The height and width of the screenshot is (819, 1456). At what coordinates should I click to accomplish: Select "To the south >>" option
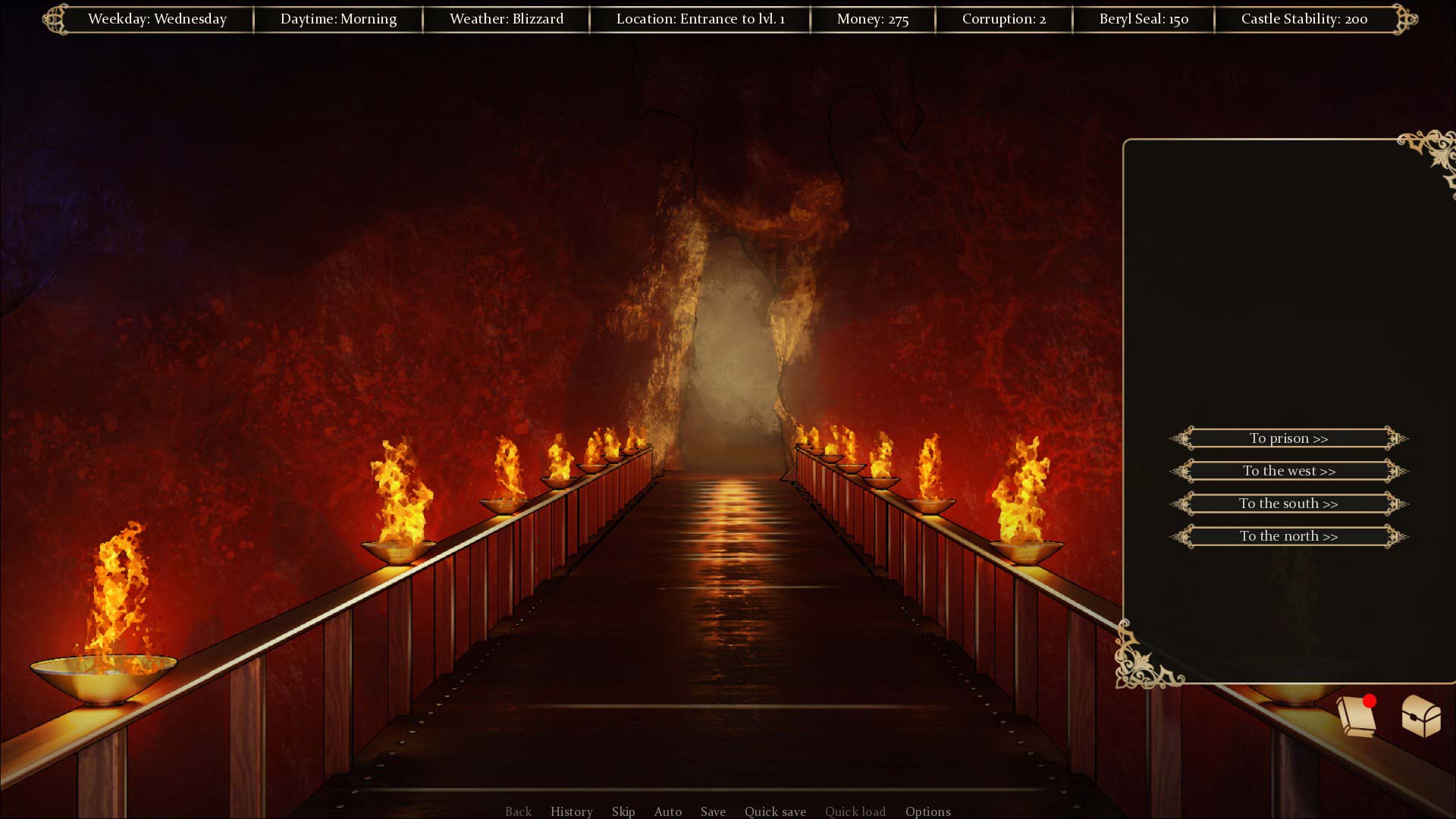[x=1288, y=504]
